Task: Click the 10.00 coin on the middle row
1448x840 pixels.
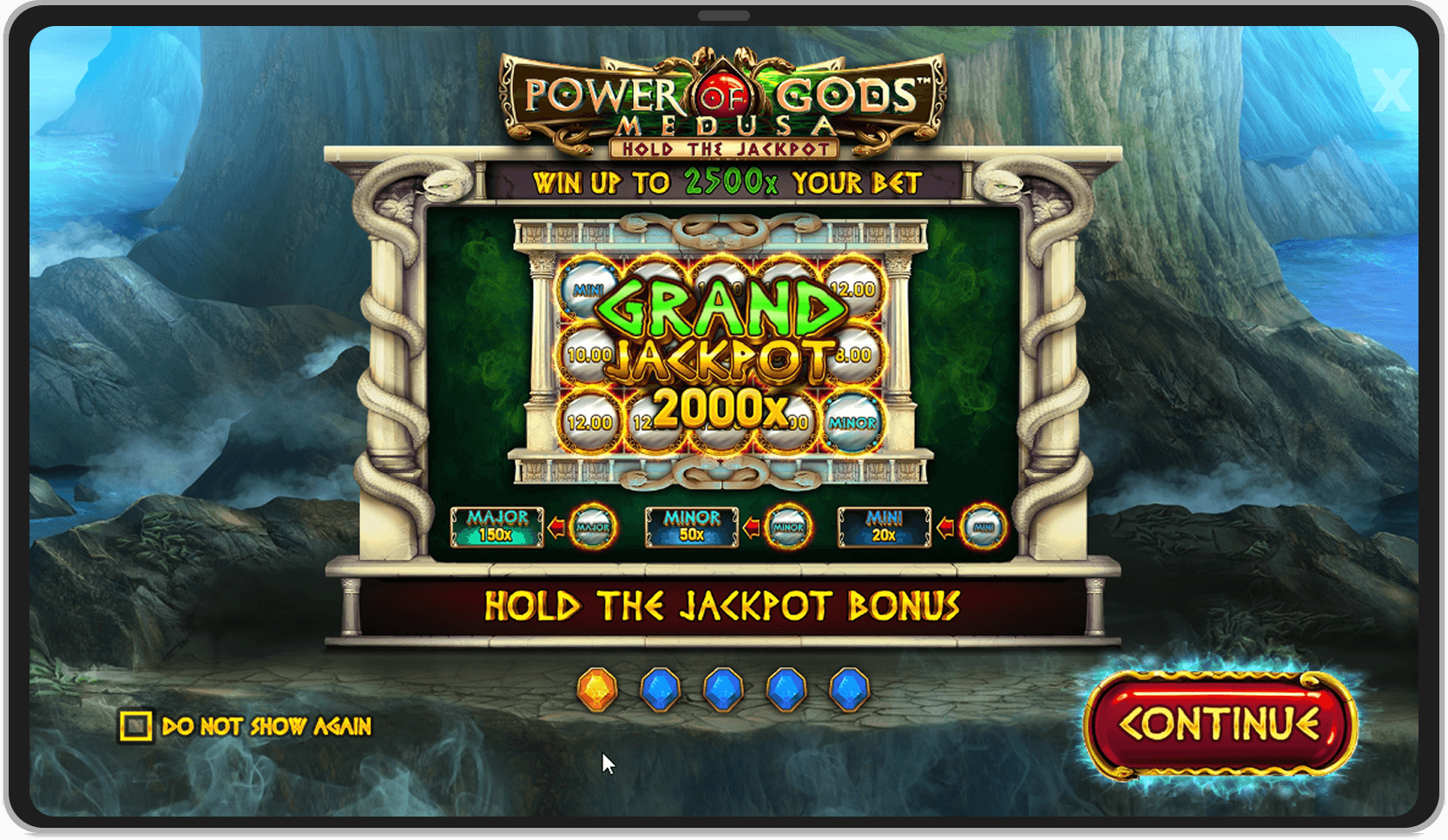Action: tap(590, 352)
